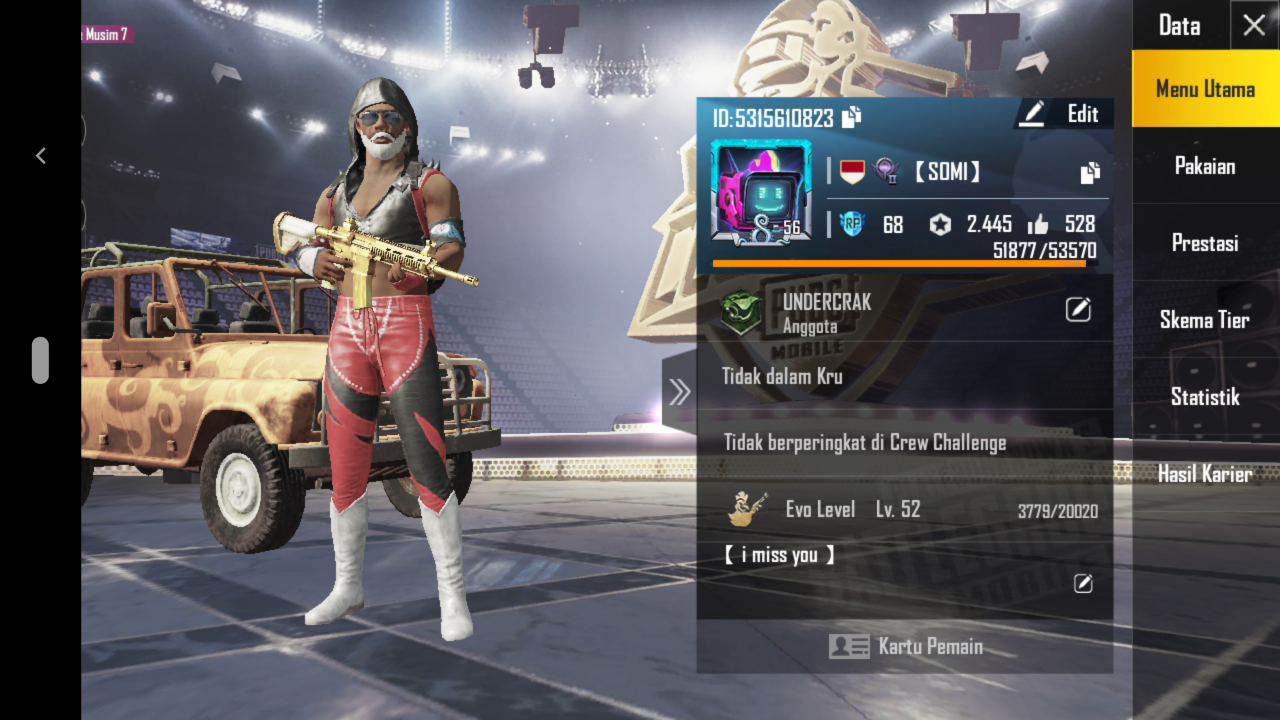Open the Kartu Pemain player card

tap(905, 647)
